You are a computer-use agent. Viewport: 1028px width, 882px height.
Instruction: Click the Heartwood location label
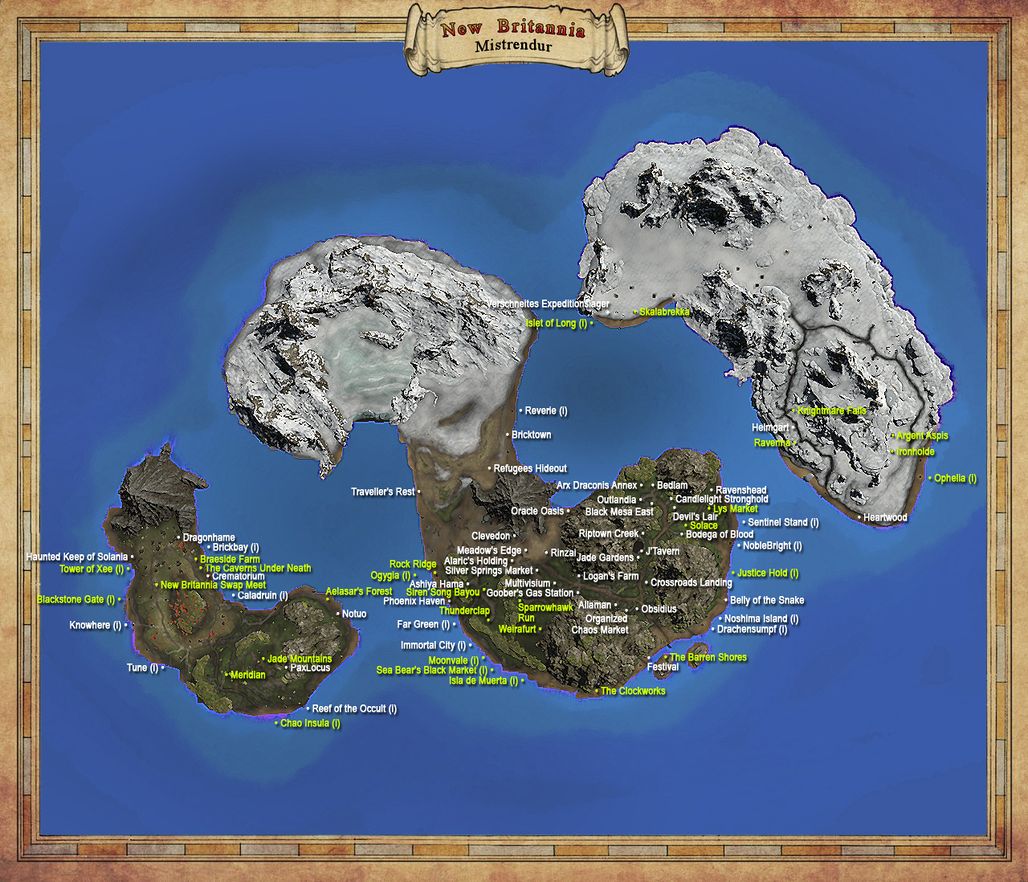[884, 518]
